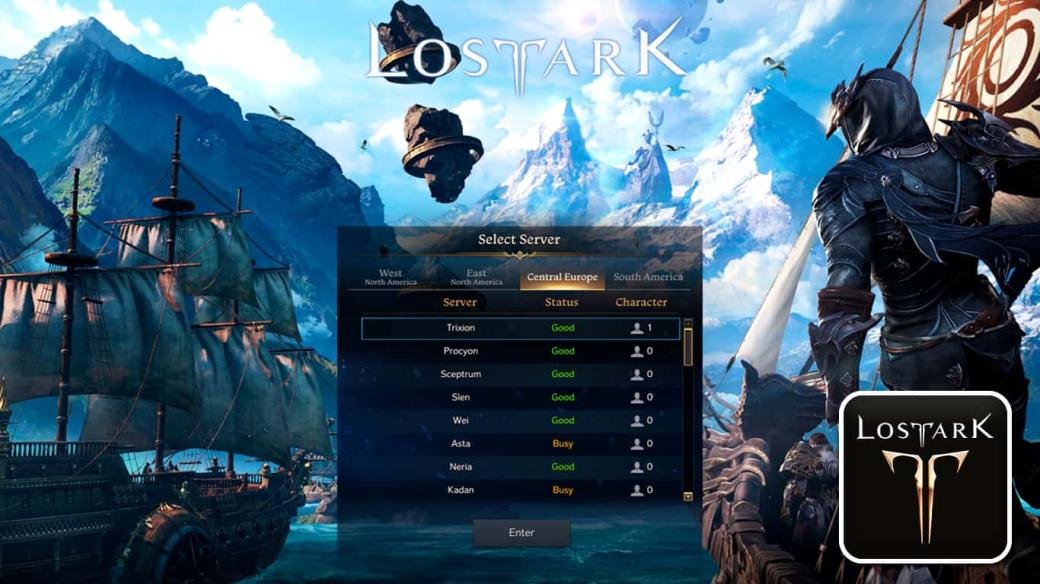Switch to the East North America tab

476,277
